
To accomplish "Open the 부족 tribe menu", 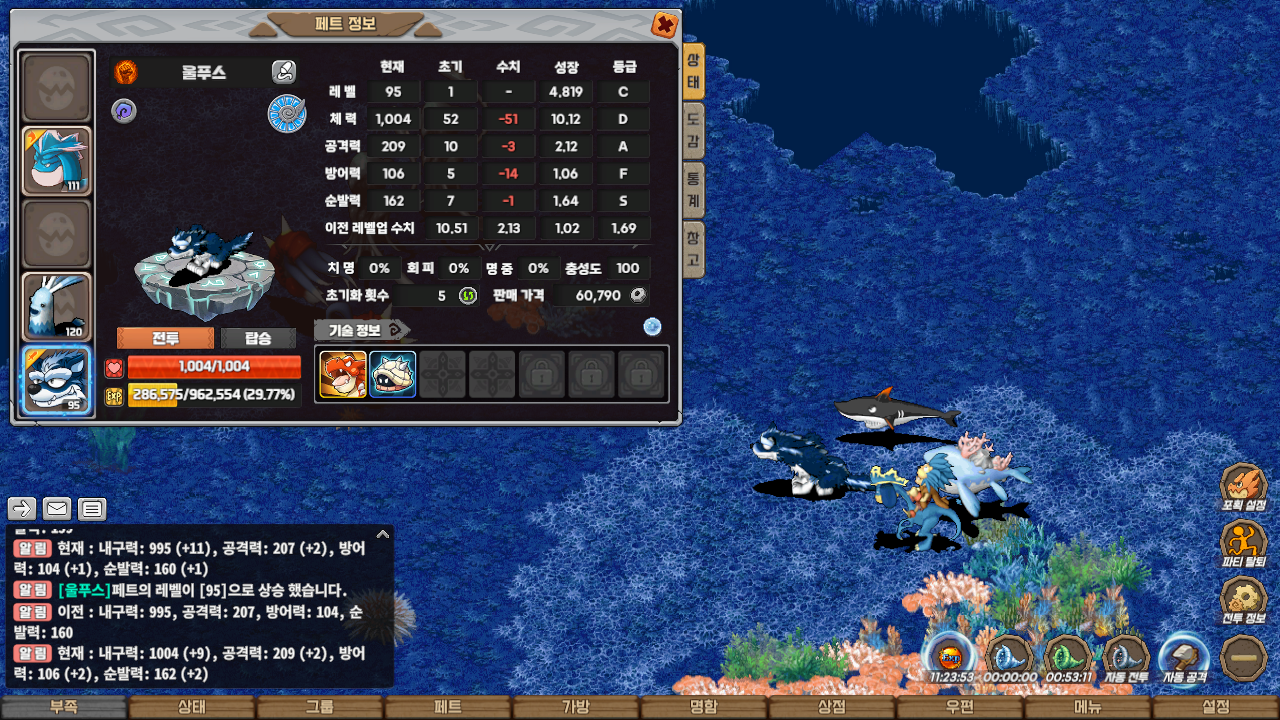I will 64,707.
